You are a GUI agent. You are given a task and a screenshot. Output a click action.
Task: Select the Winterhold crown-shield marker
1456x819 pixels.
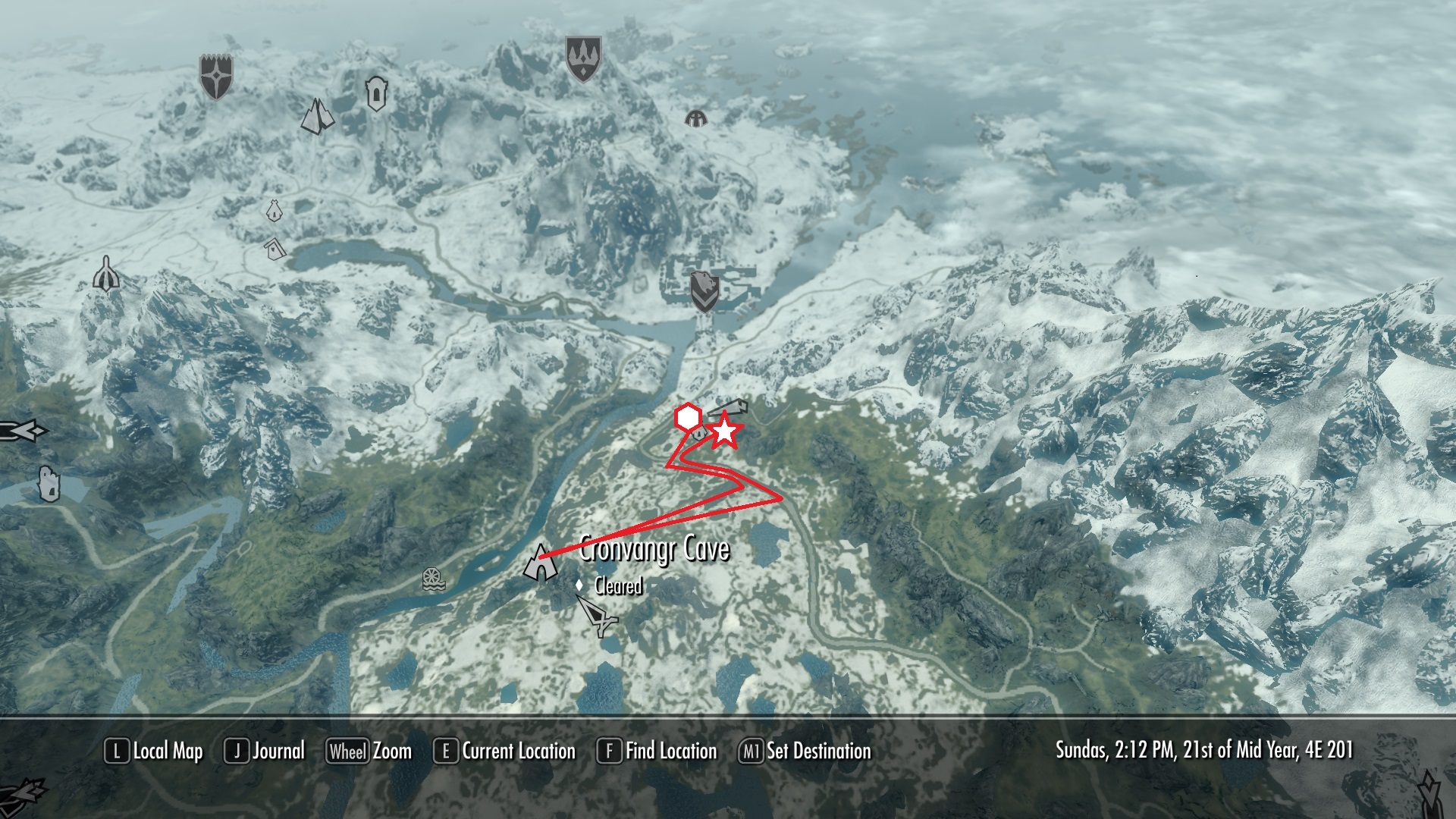(583, 59)
